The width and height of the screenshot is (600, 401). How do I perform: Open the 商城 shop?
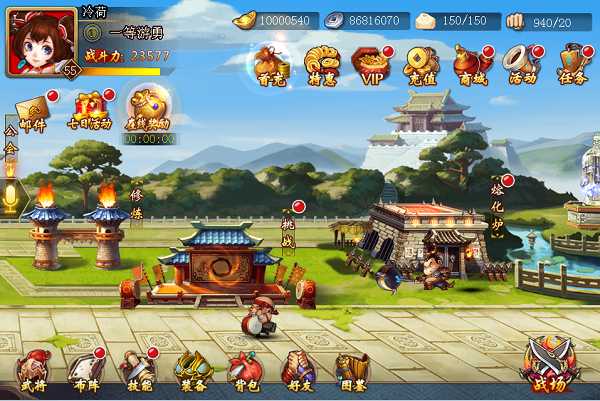click(472, 64)
